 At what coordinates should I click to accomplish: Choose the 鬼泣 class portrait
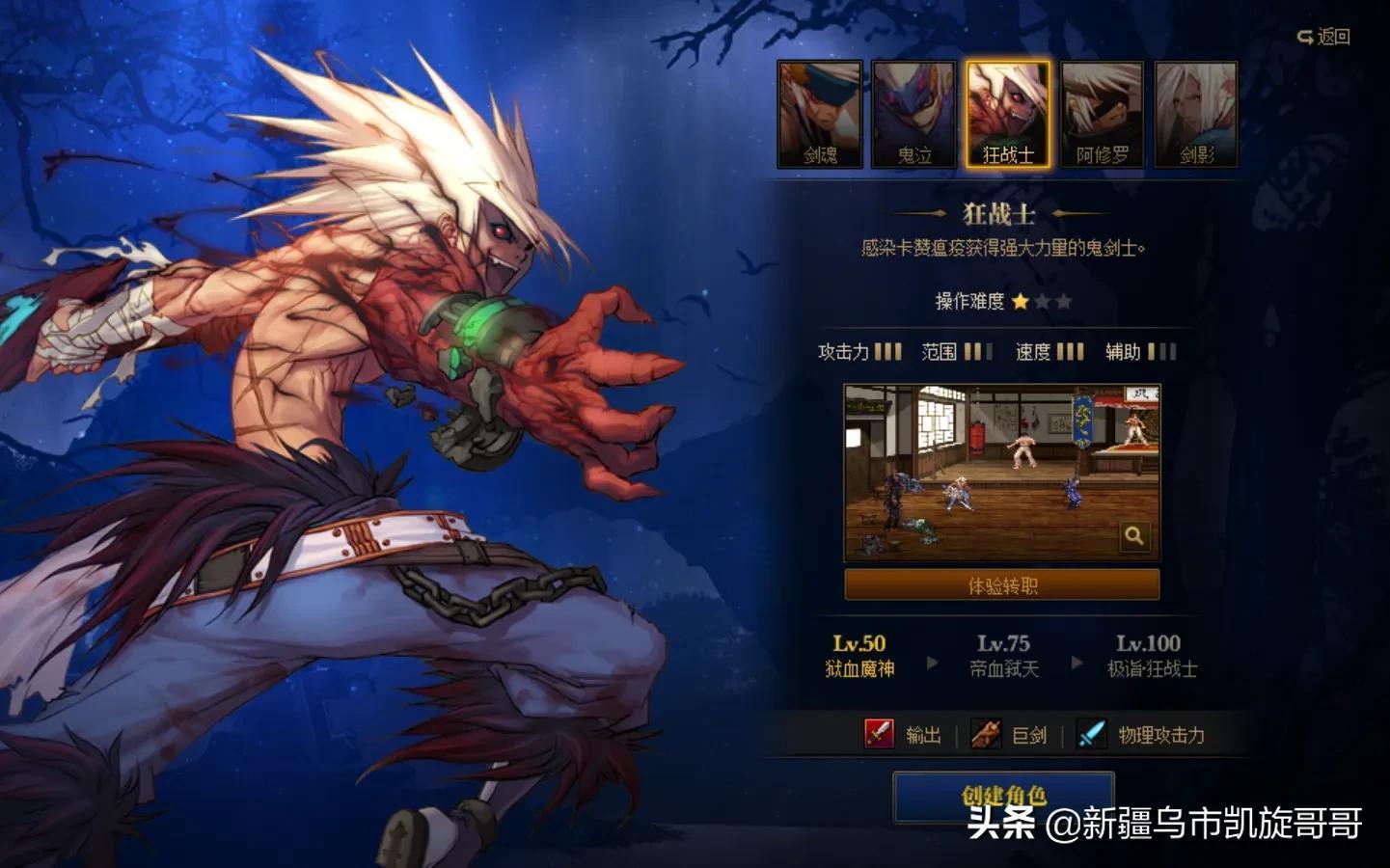913,115
